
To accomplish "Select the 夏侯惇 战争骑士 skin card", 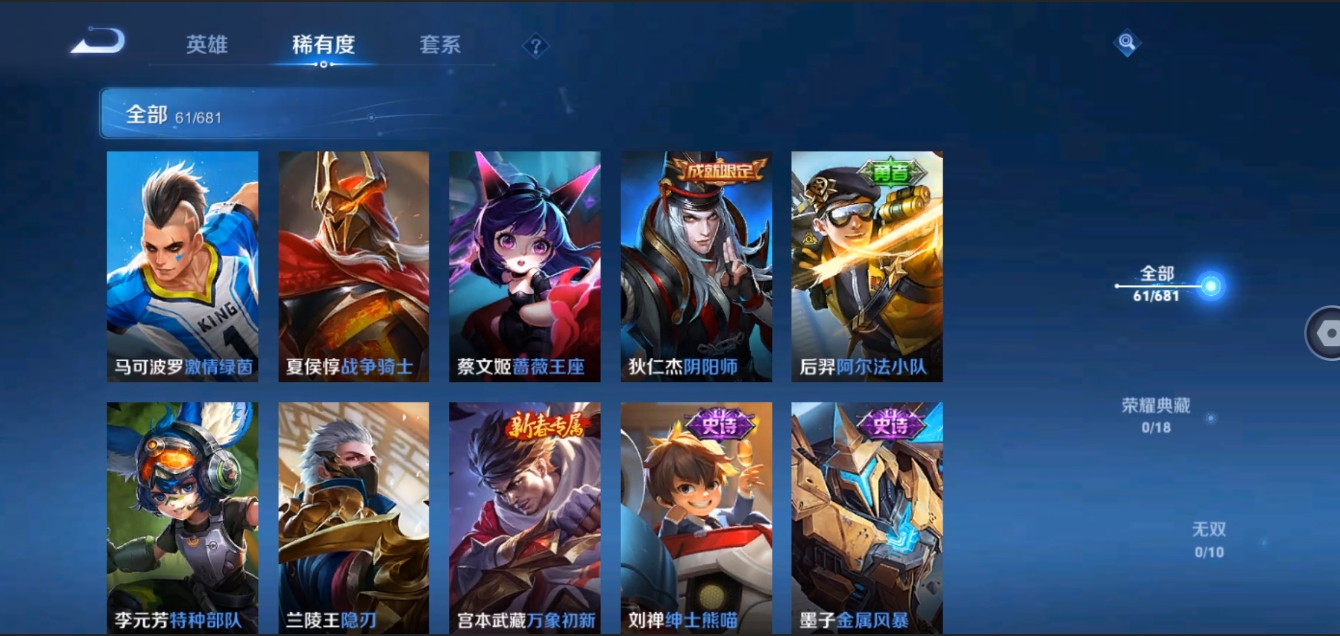I will pos(354,266).
